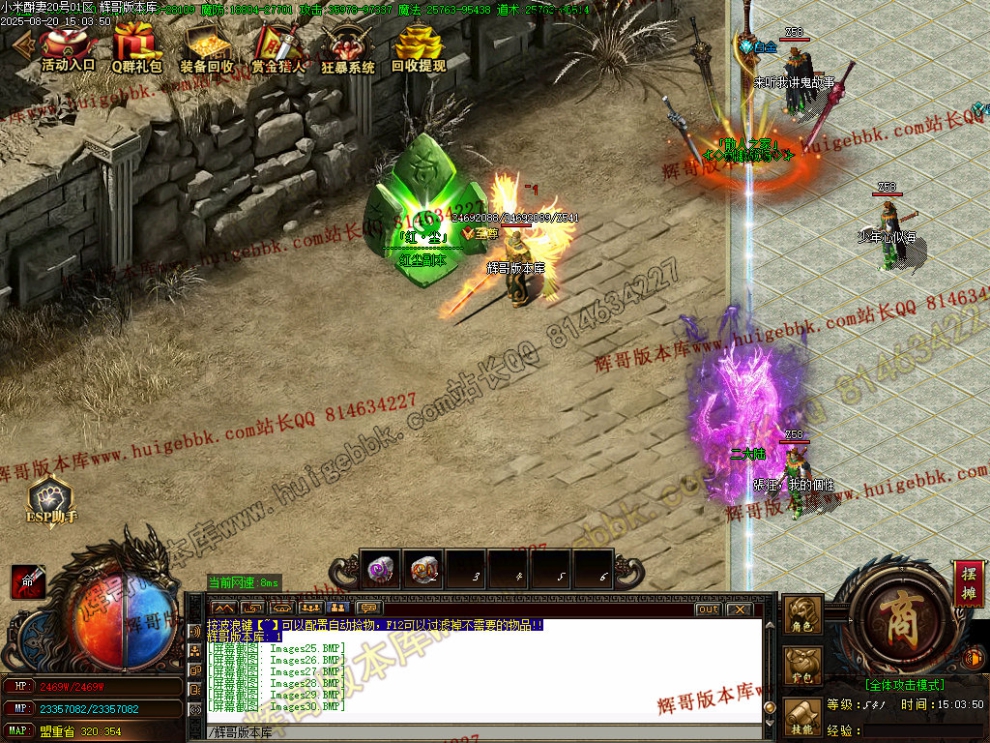Image resolution: width=990 pixels, height=743 pixels.
Task: Collapse the top menu with the left arrow
Action: point(21,45)
